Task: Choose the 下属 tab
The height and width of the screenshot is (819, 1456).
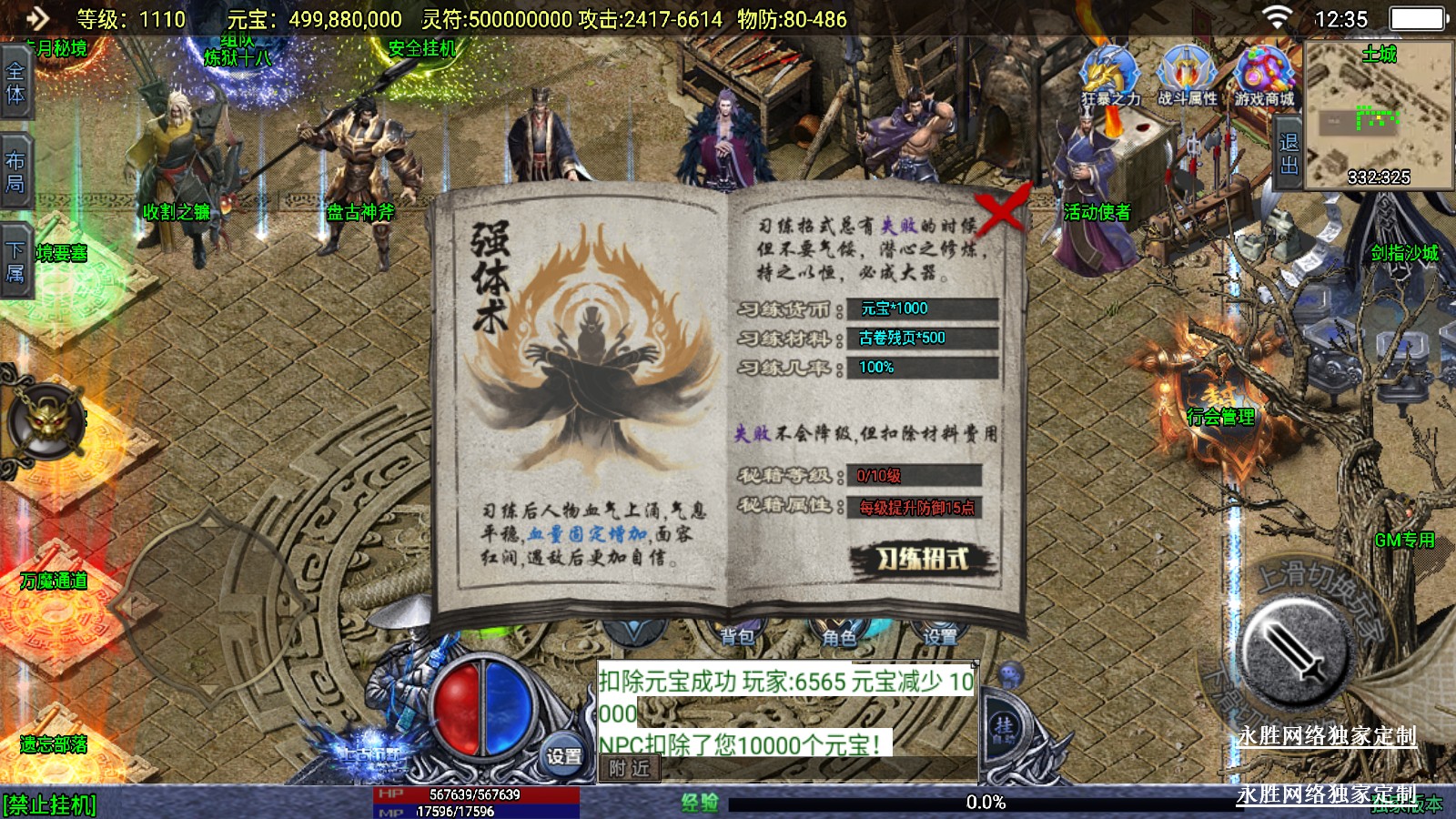Action: 15,261
